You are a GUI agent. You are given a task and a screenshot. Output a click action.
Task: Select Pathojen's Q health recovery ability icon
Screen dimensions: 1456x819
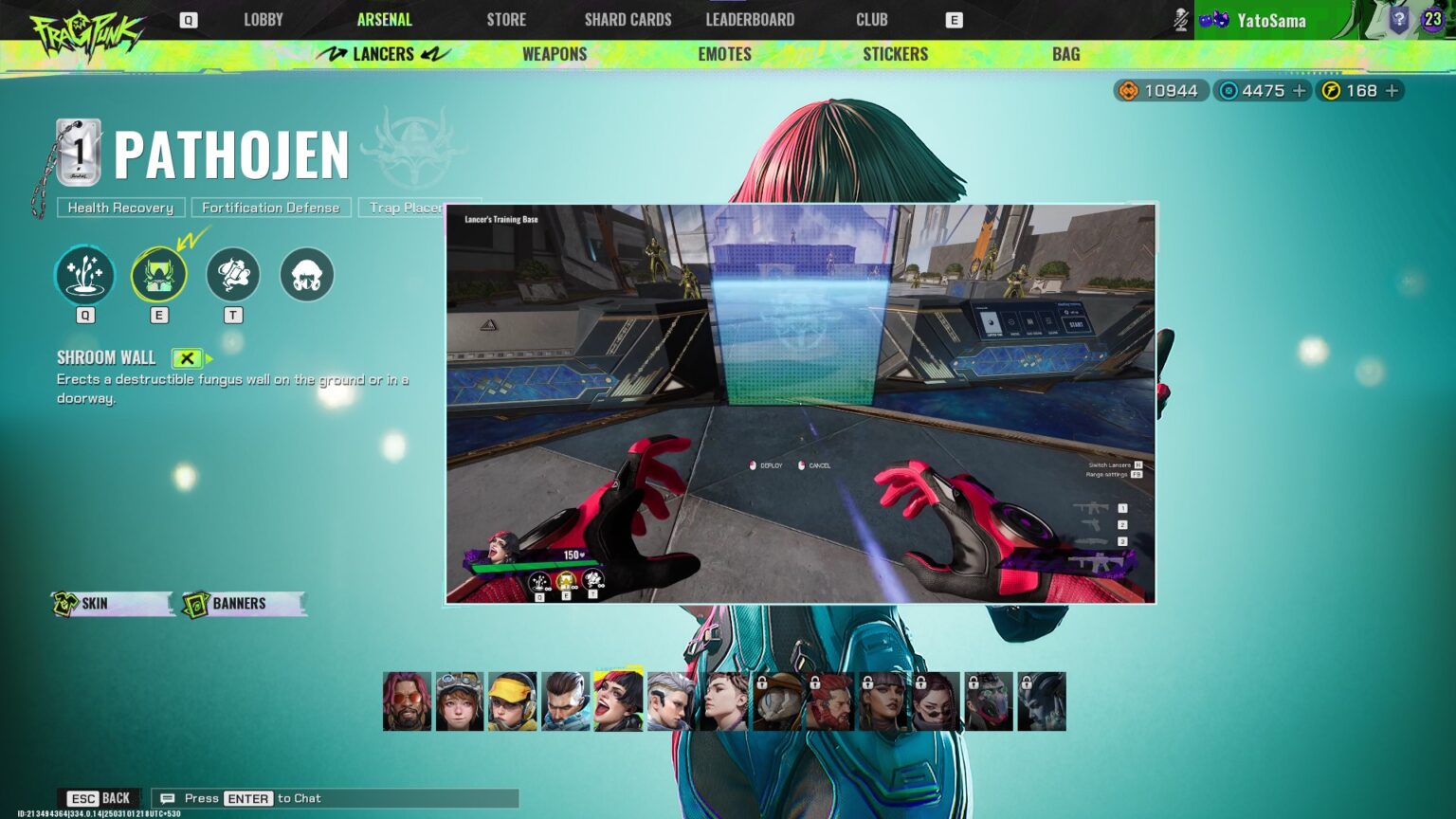[x=84, y=274]
